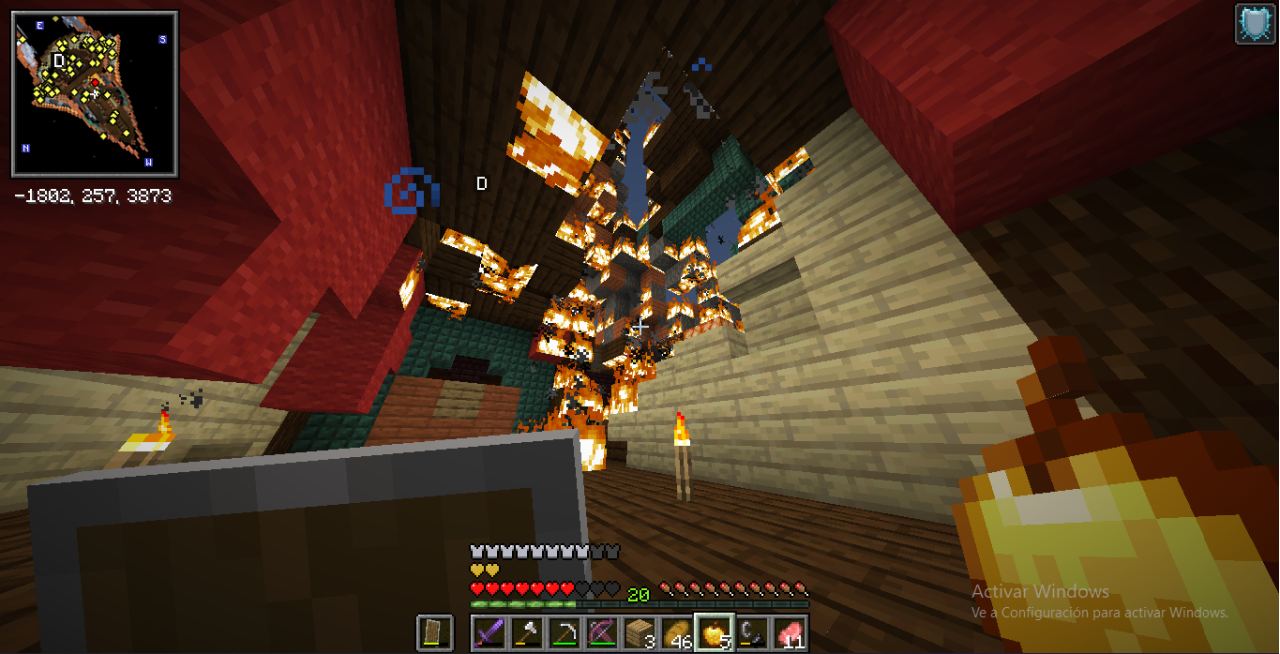This screenshot has height=654, width=1280.
Task: Select the raw pink meat stack
Action: click(788, 633)
